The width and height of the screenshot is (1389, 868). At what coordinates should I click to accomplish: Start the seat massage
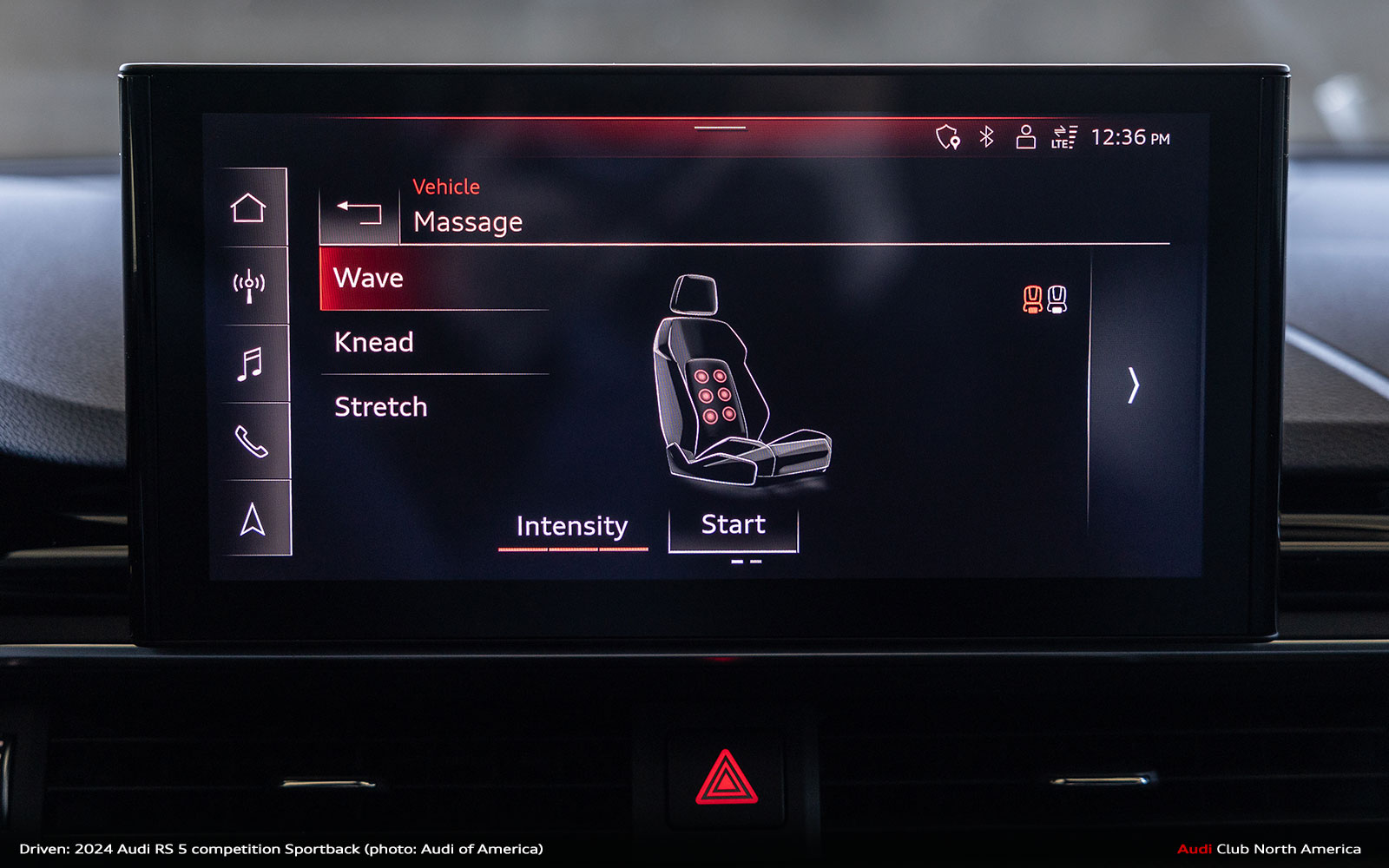coord(733,526)
